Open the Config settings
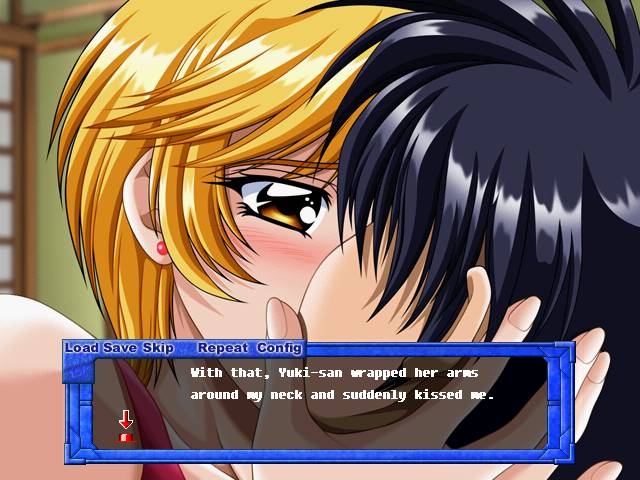This screenshot has height=480, width=640. click(x=279, y=348)
